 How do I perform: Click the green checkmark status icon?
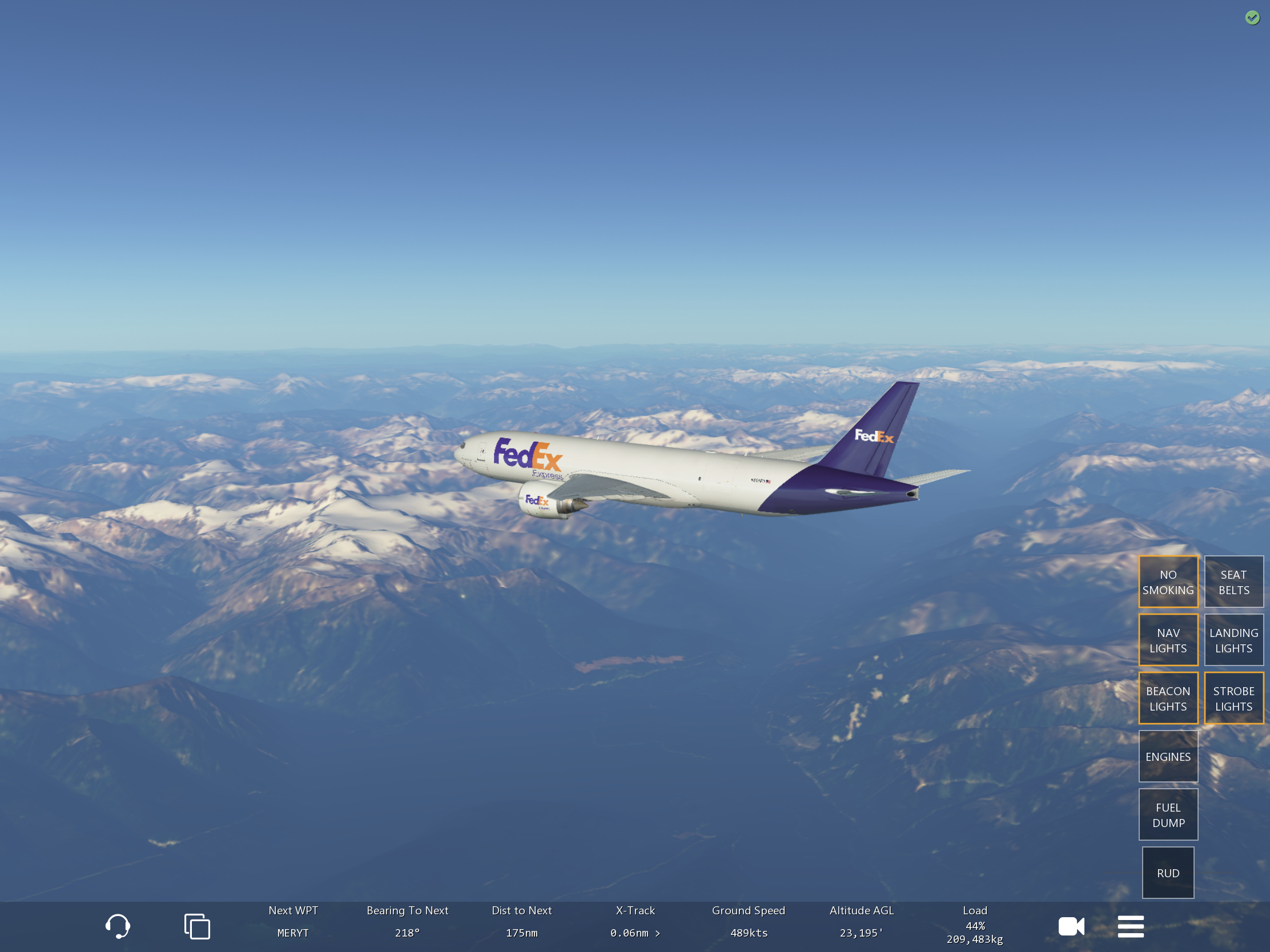click(x=1252, y=18)
